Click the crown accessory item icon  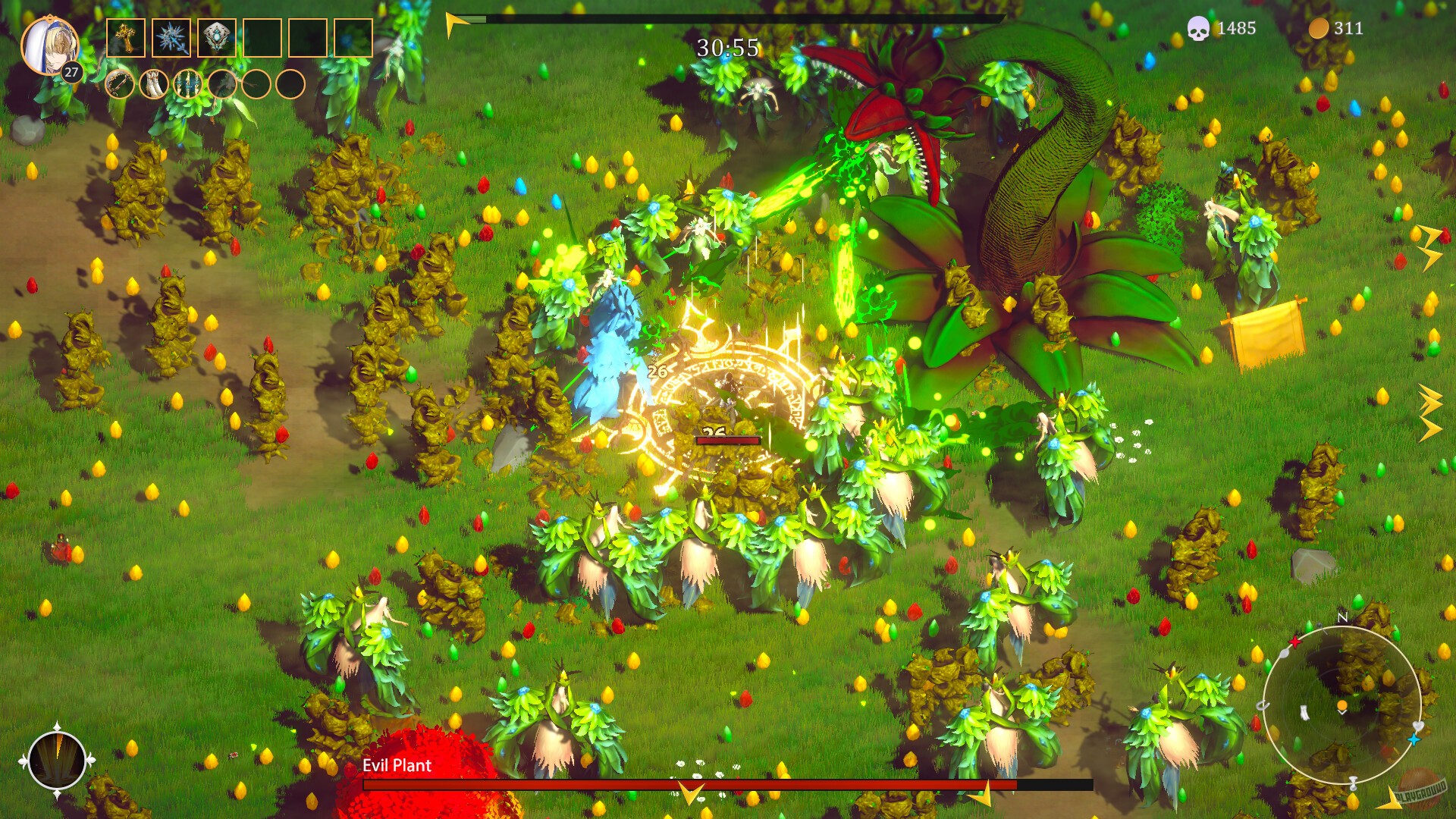pyautogui.click(x=119, y=85)
